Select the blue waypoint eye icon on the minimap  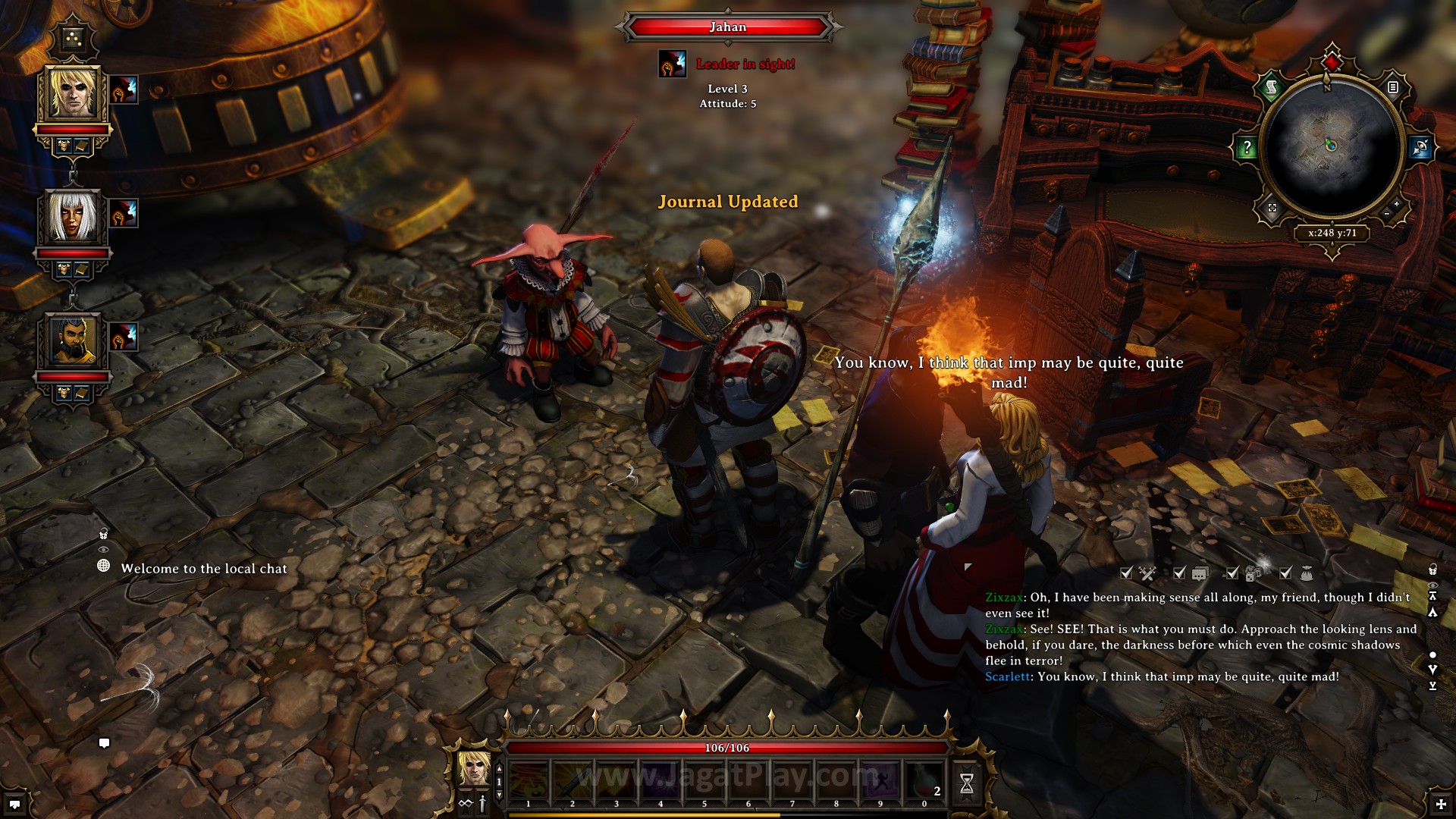1421,146
